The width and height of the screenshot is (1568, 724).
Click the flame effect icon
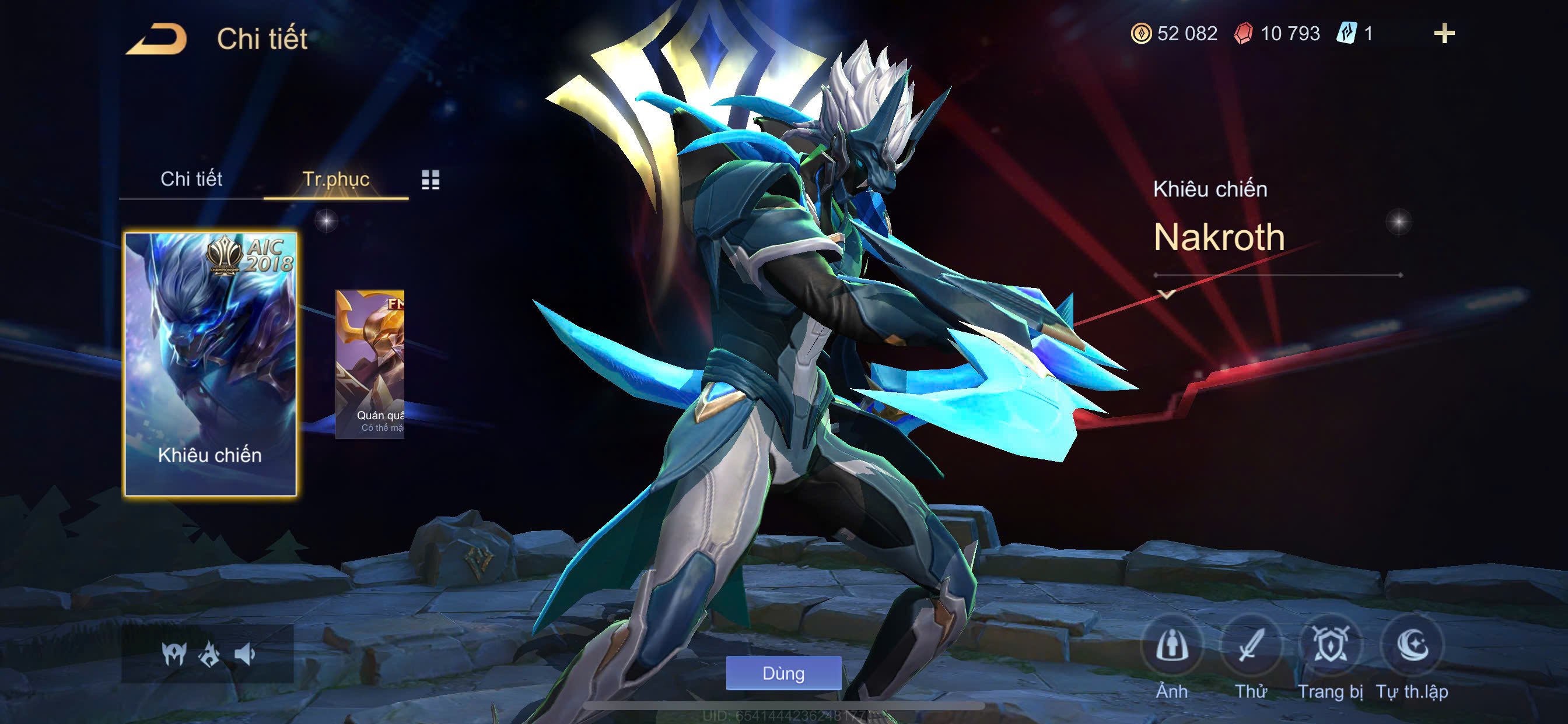(209, 654)
